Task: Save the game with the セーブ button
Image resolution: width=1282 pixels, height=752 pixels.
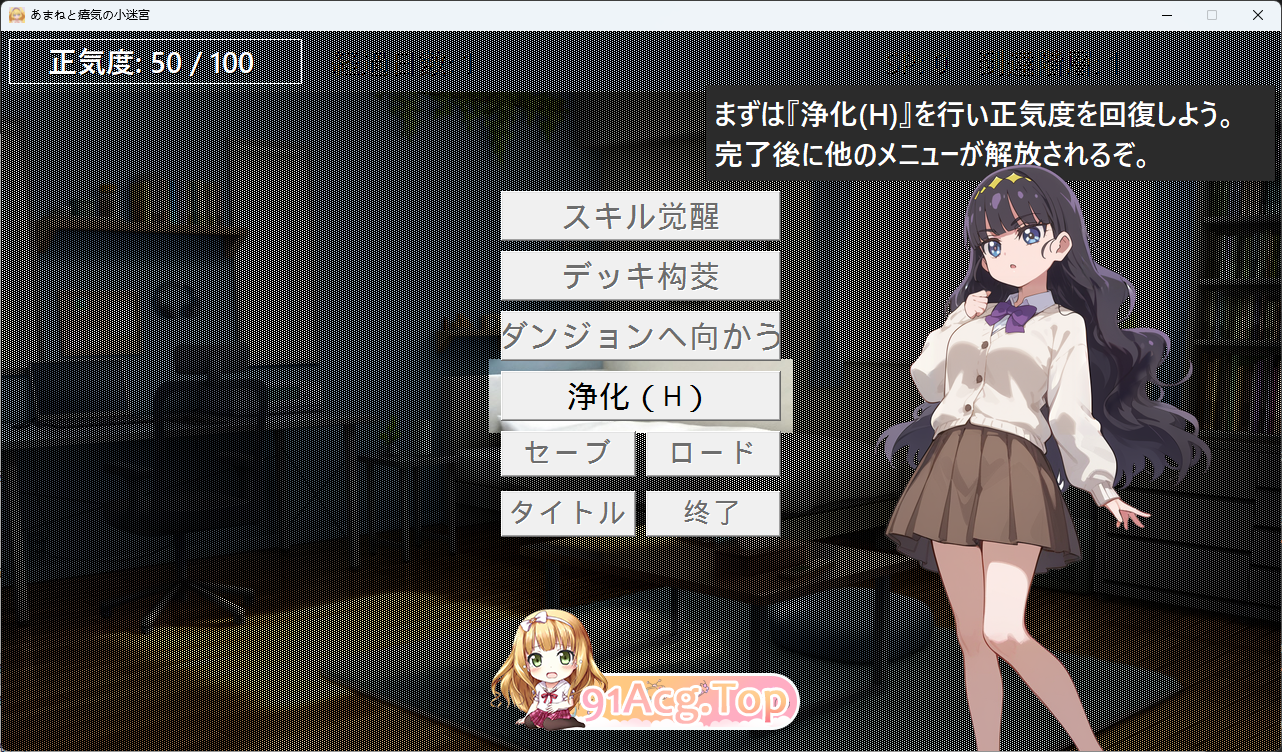Action: pos(567,453)
